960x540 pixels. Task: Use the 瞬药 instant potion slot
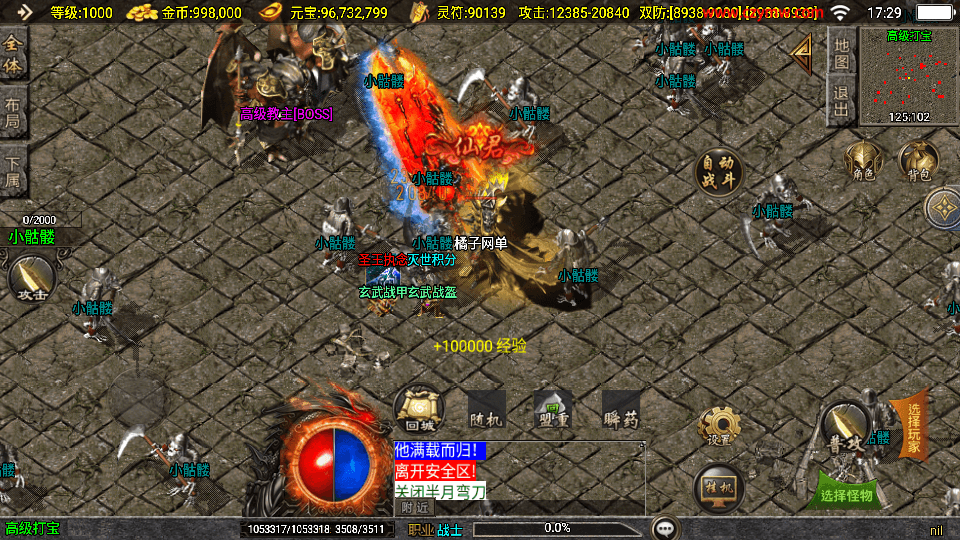pyautogui.click(x=620, y=409)
